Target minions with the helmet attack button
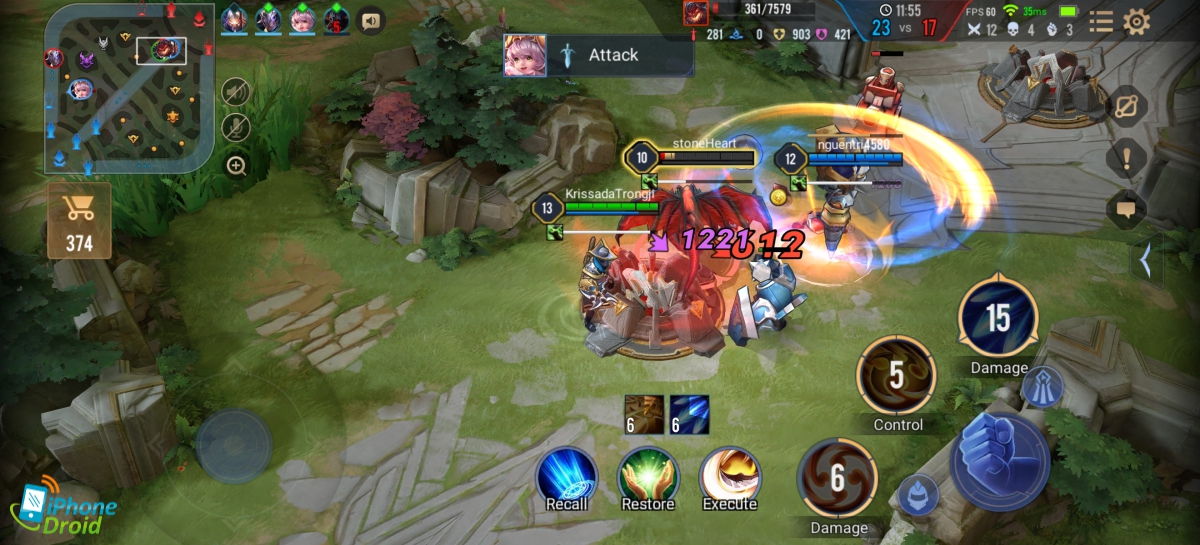 (x=917, y=494)
